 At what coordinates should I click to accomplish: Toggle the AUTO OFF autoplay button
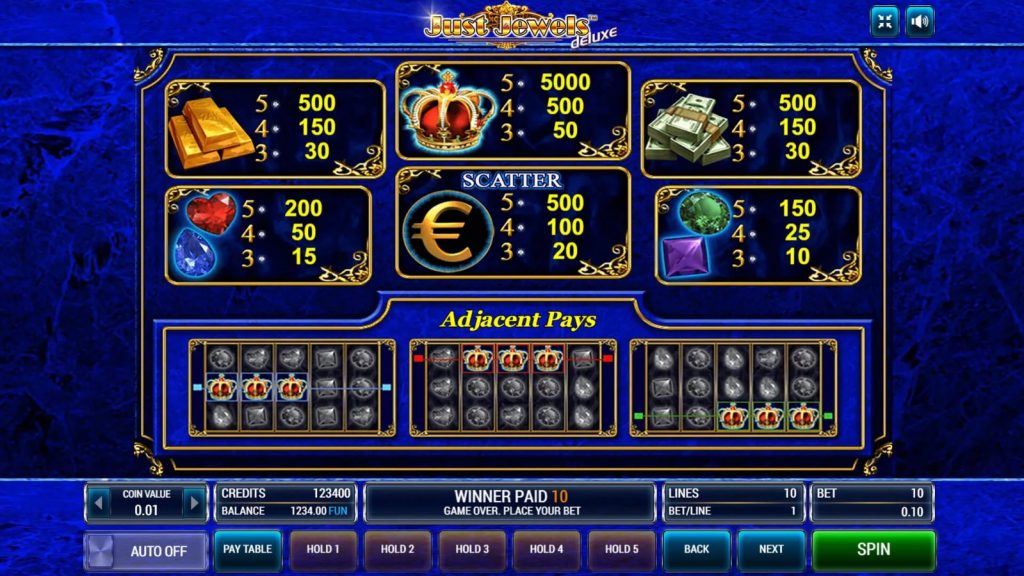click(146, 551)
